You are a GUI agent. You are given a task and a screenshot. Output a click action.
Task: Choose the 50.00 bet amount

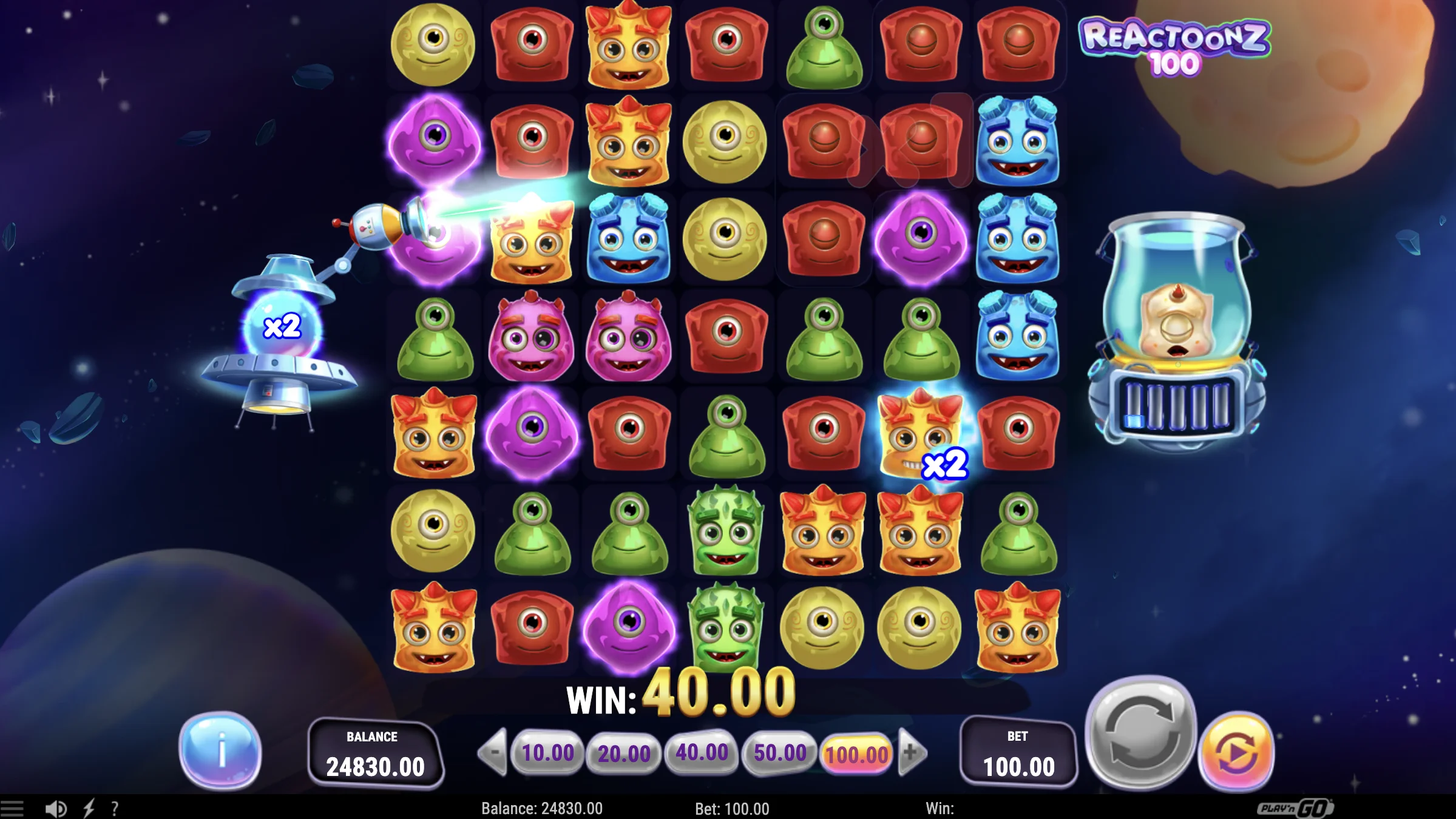point(779,752)
